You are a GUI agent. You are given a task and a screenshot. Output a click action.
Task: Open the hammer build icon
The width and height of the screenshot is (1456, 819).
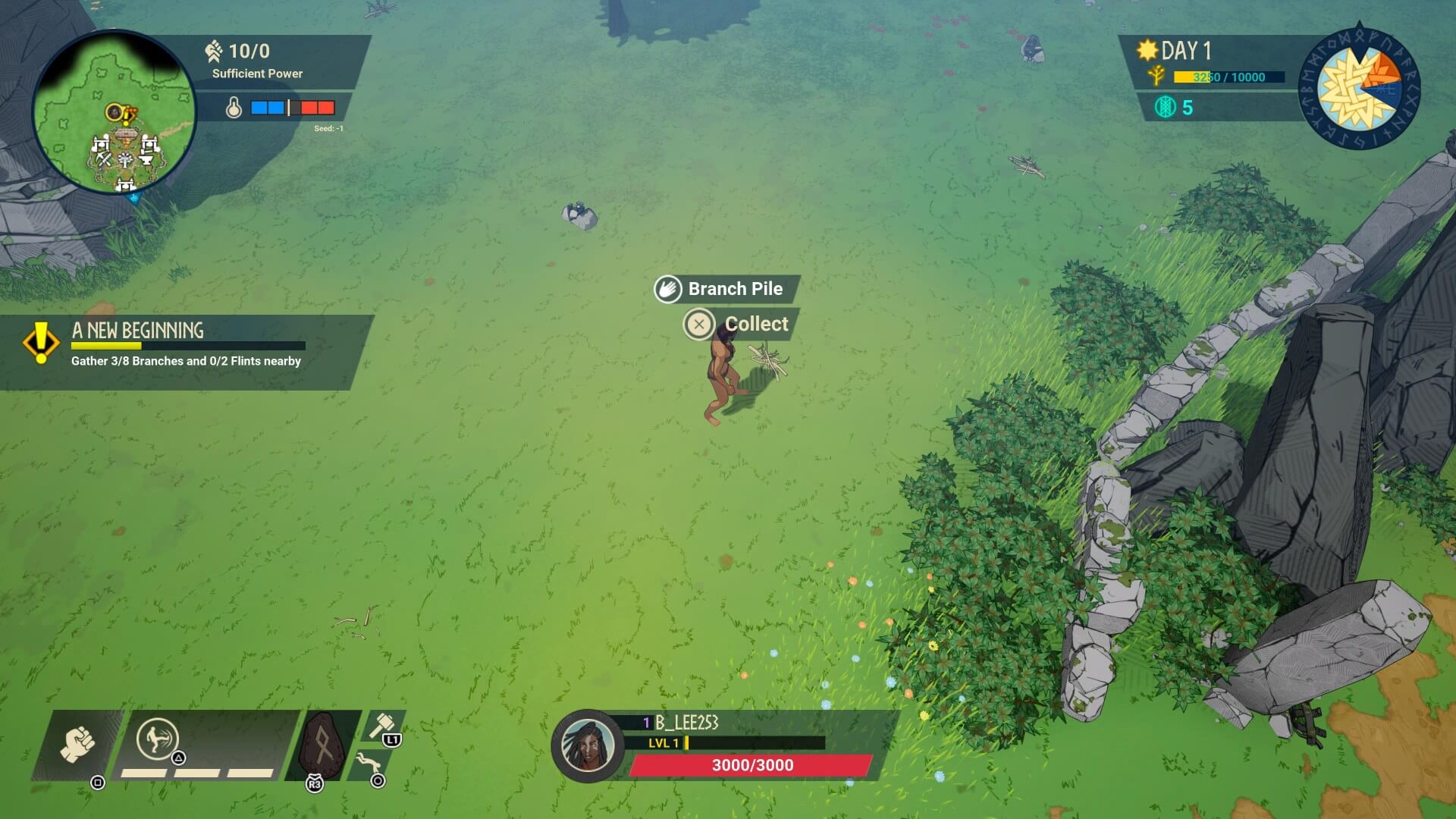point(381,725)
